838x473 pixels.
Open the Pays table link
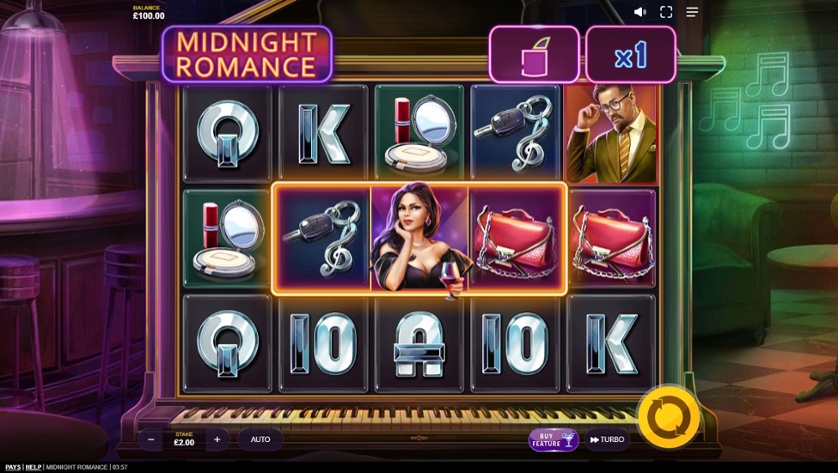click(13, 467)
